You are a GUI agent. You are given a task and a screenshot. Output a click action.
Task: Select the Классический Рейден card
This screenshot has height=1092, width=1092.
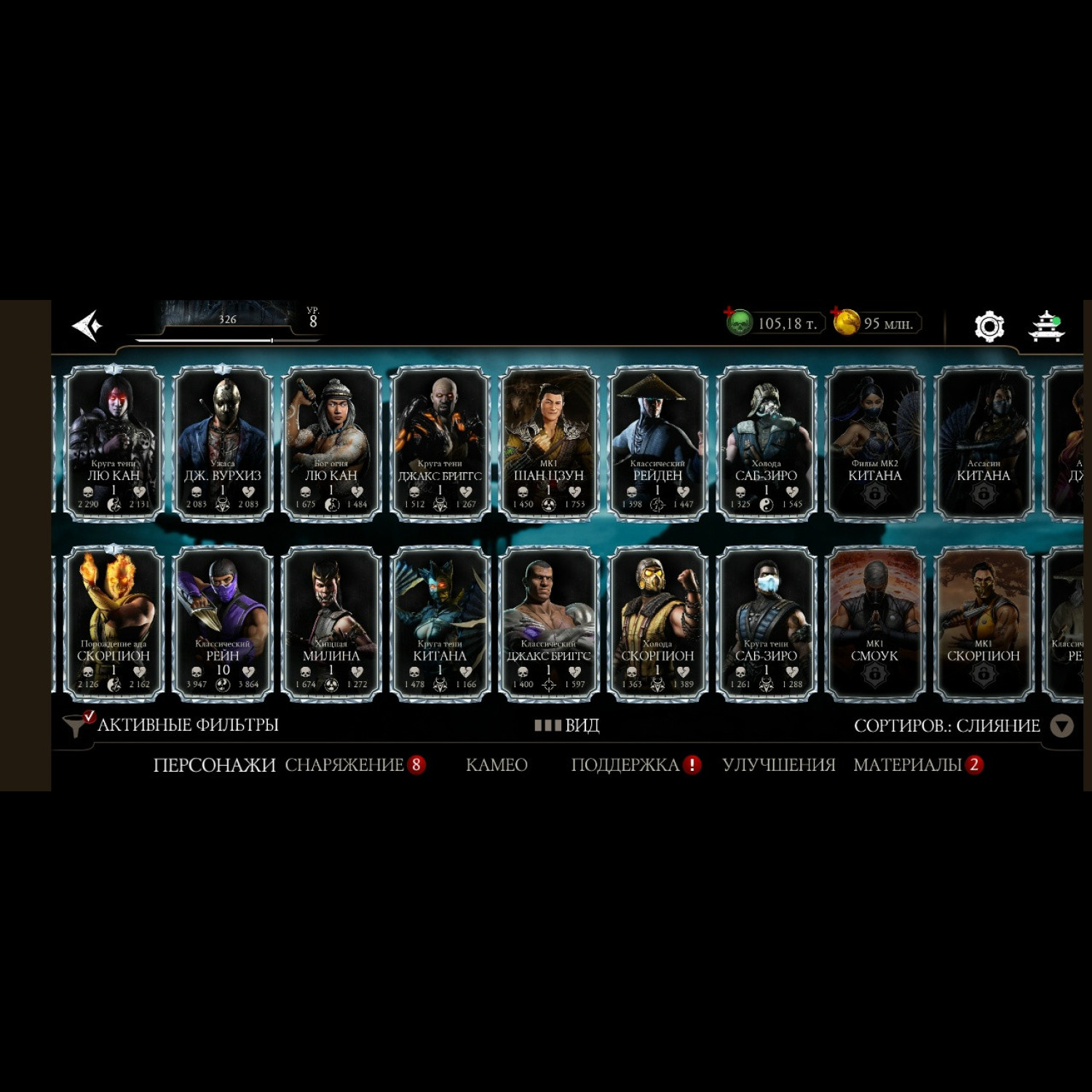(657, 443)
